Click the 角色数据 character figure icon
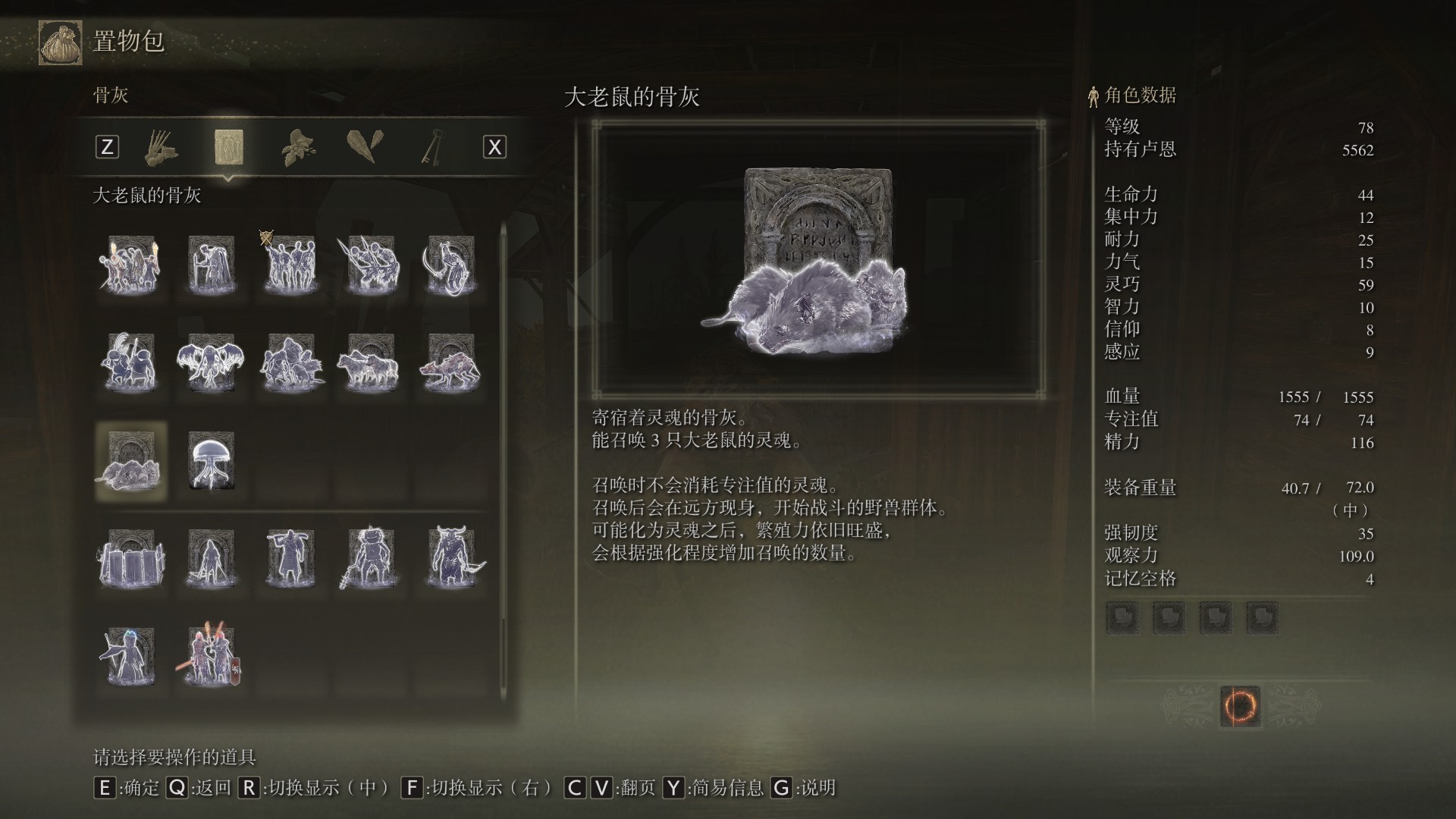This screenshot has width=1456, height=819. pos(1092,97)
